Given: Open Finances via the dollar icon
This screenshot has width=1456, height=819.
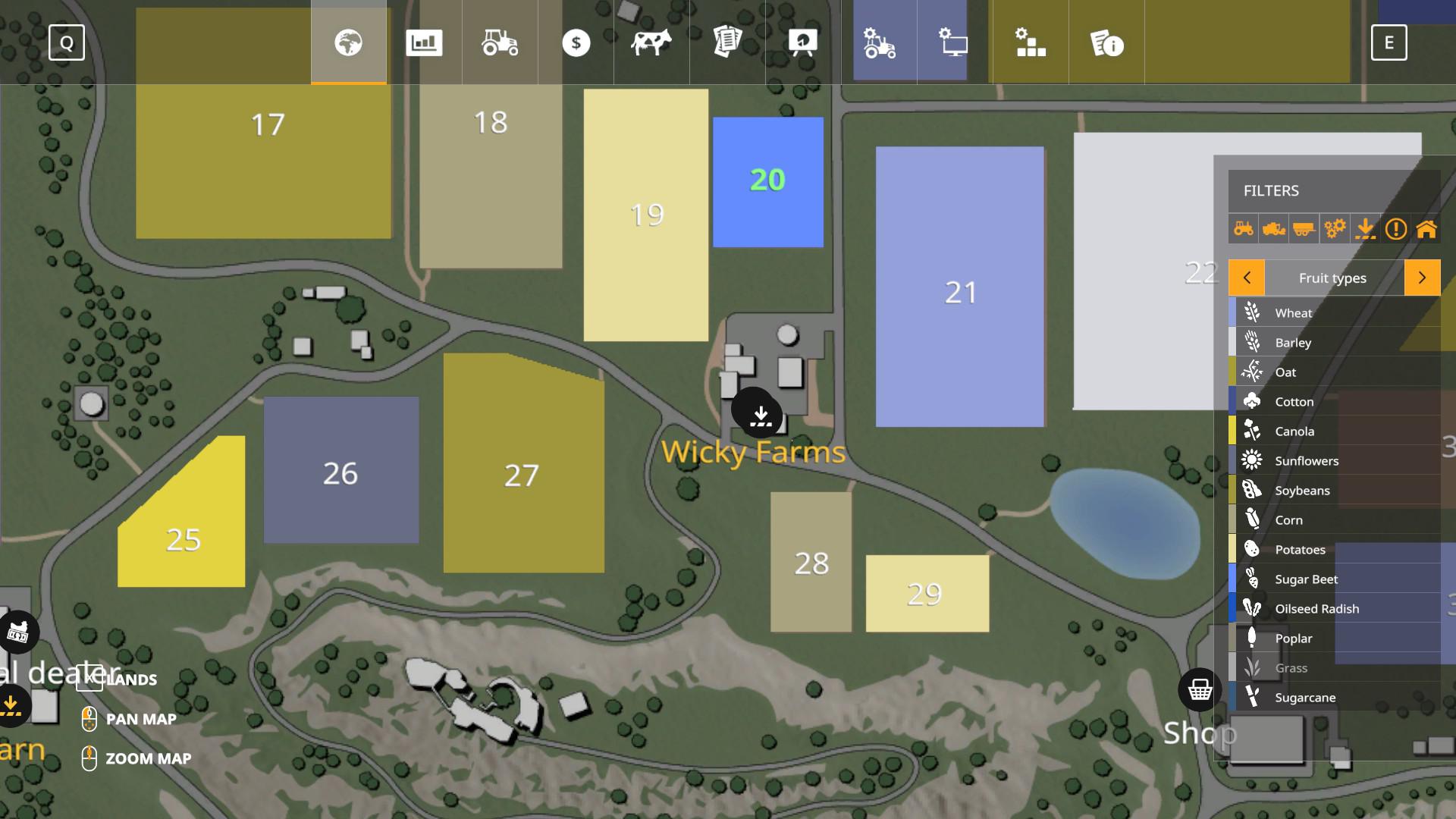Looking at the screenshot, I should pyautogui.click(x=576, y=43).
